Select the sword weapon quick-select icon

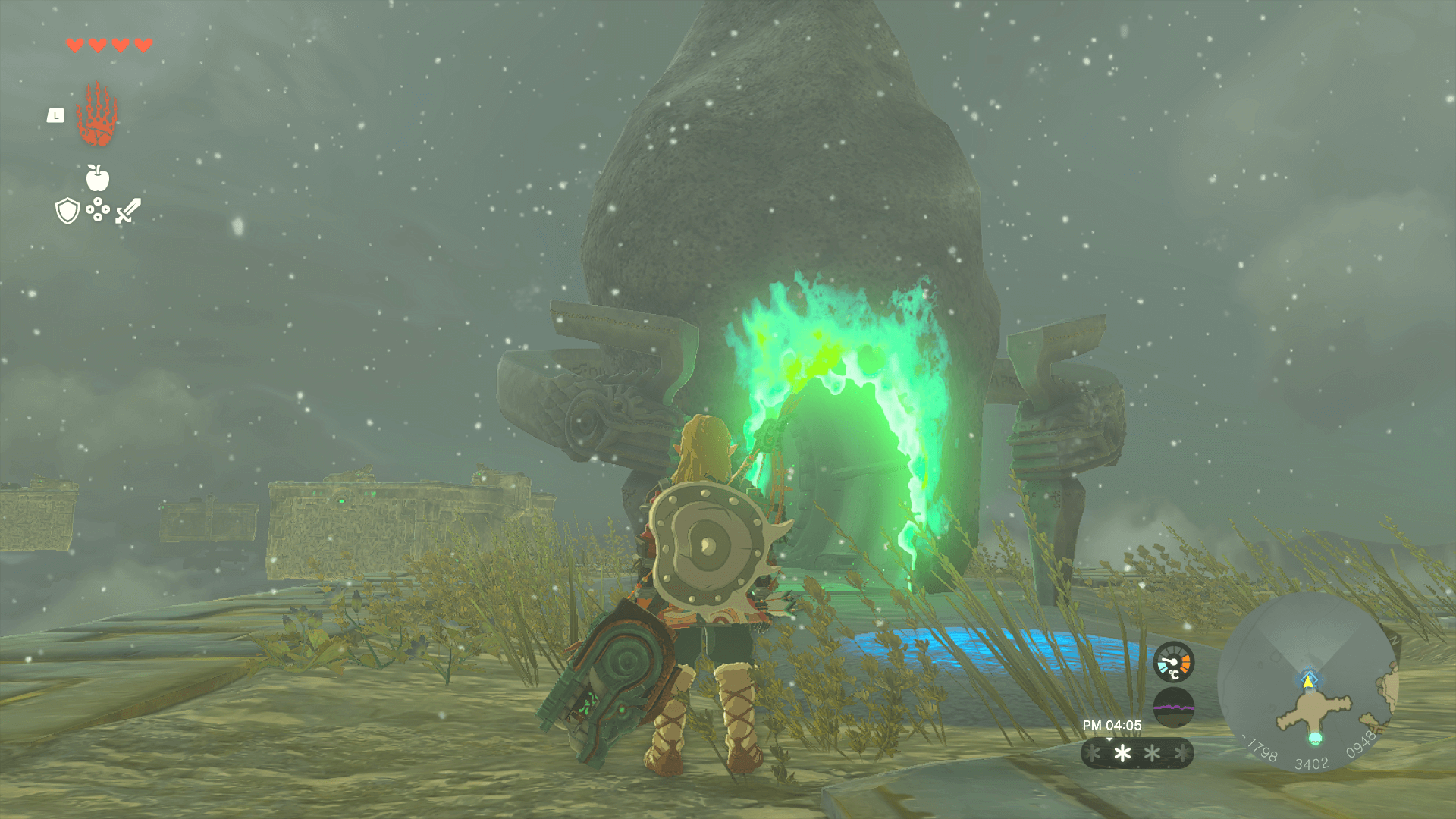(x=128, y=211)
